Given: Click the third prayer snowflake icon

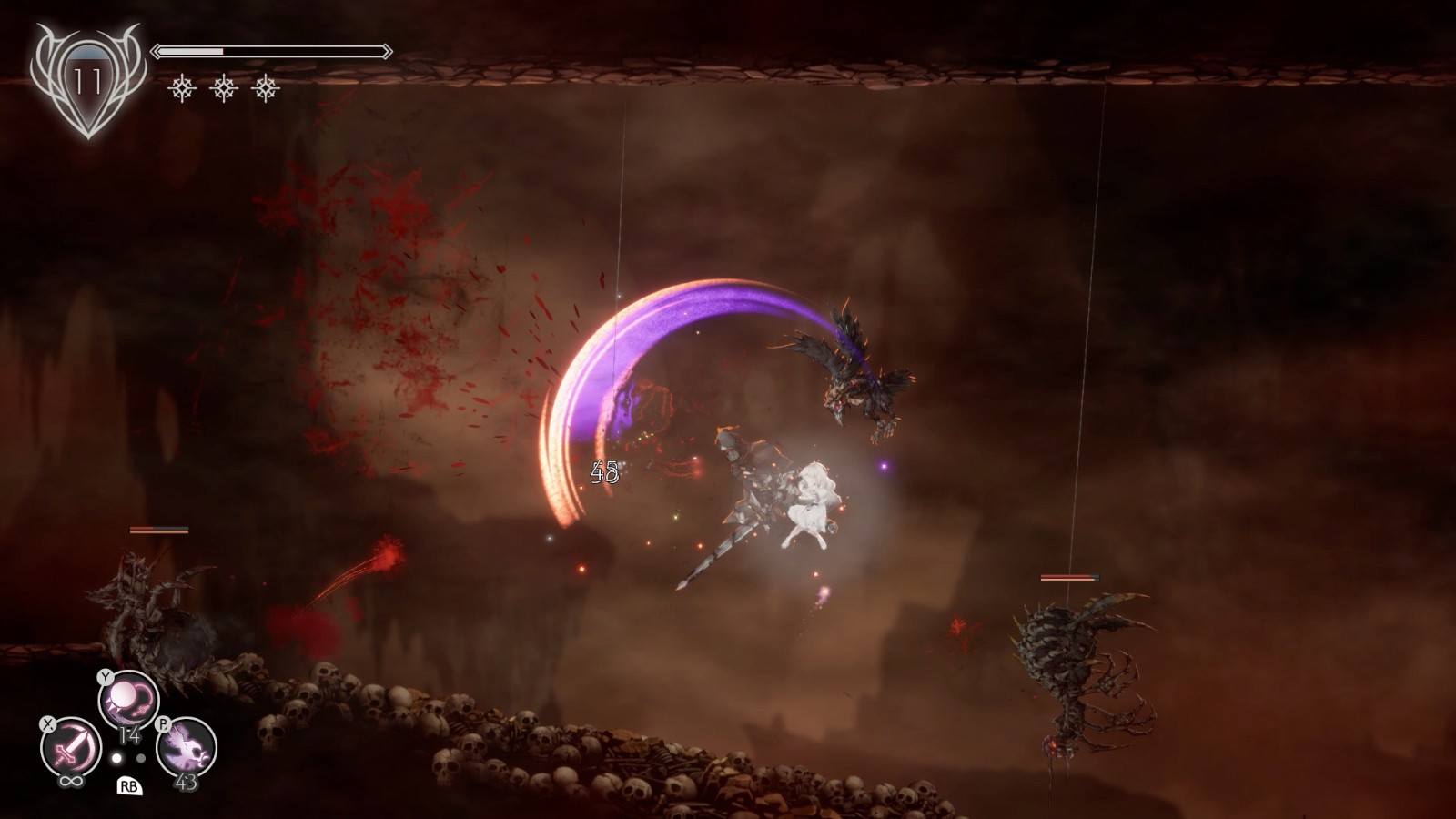Looking at the screenshot, I should tap(265, 88).
